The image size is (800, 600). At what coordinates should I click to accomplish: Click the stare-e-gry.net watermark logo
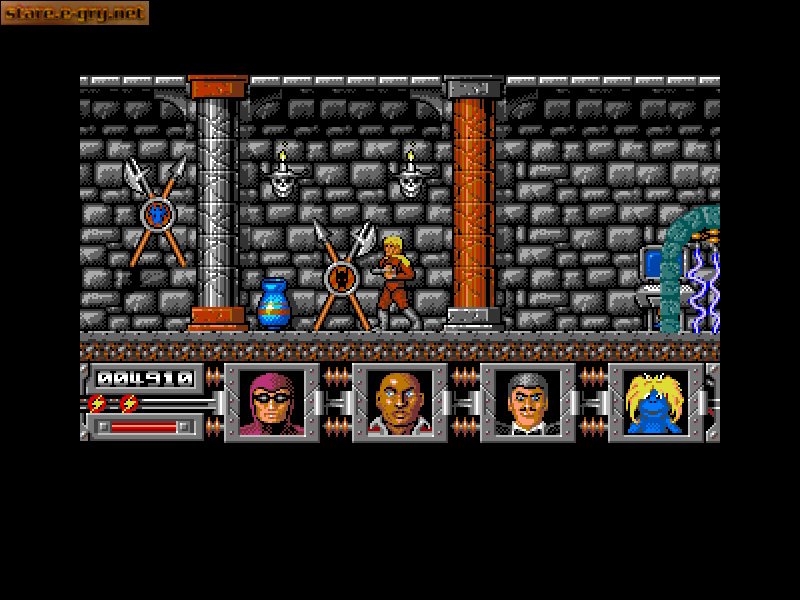click(x=75, y=13)
